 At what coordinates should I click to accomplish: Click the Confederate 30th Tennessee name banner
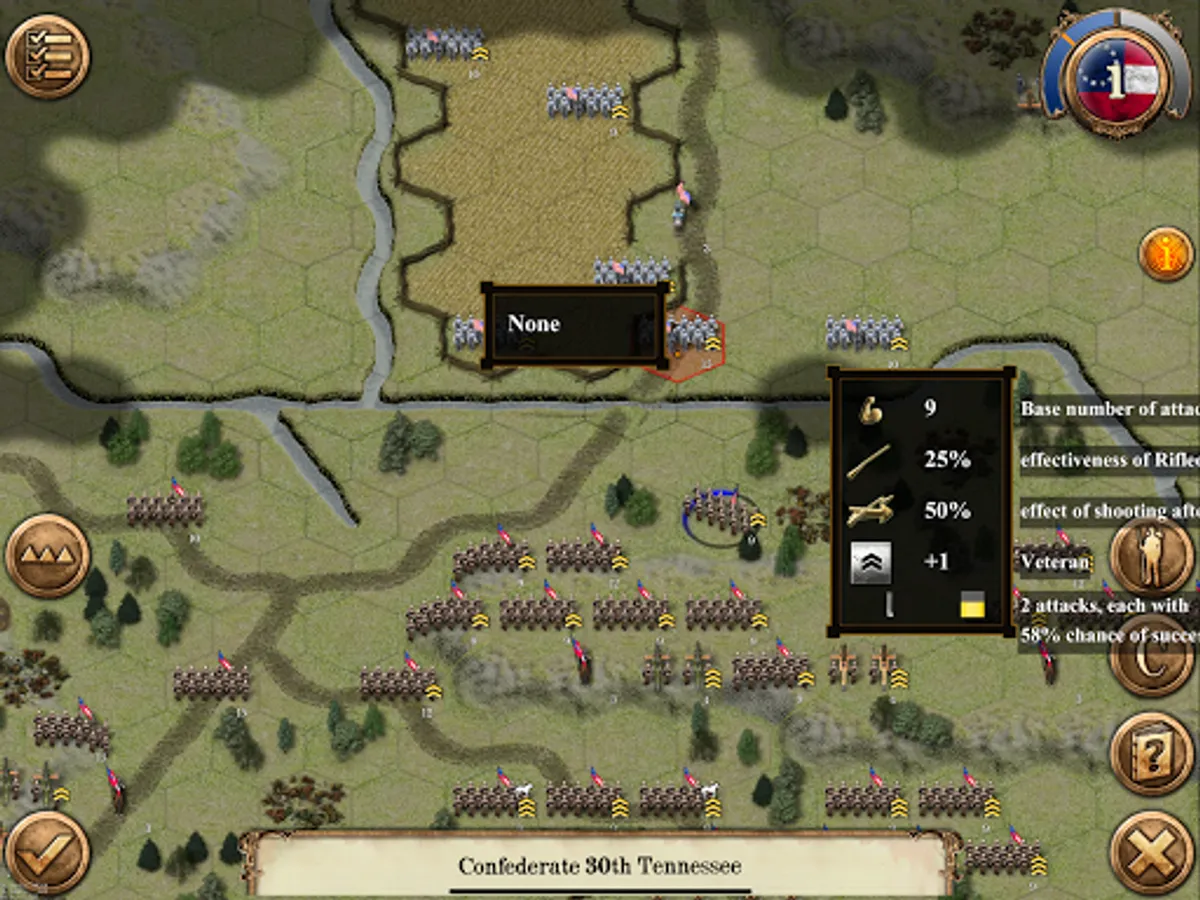(600, 865)
